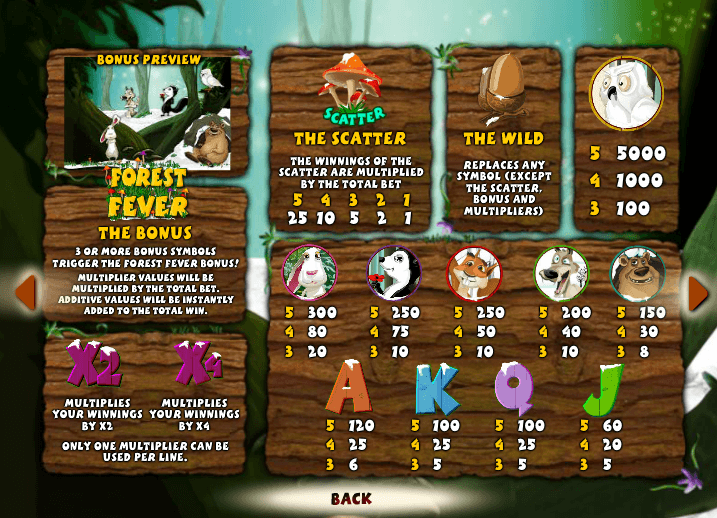Advance to the next paytable page arrow

[698, 291]
